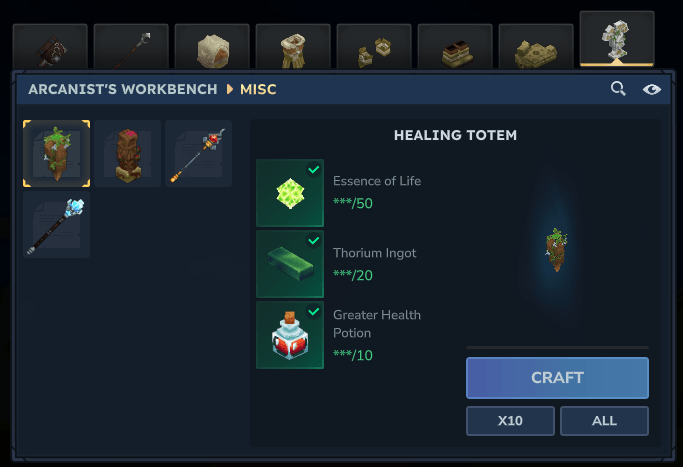683x467 pixels.
Task: Click the Thorium Ingot ingredient slot
Action: tap(290, 264)
